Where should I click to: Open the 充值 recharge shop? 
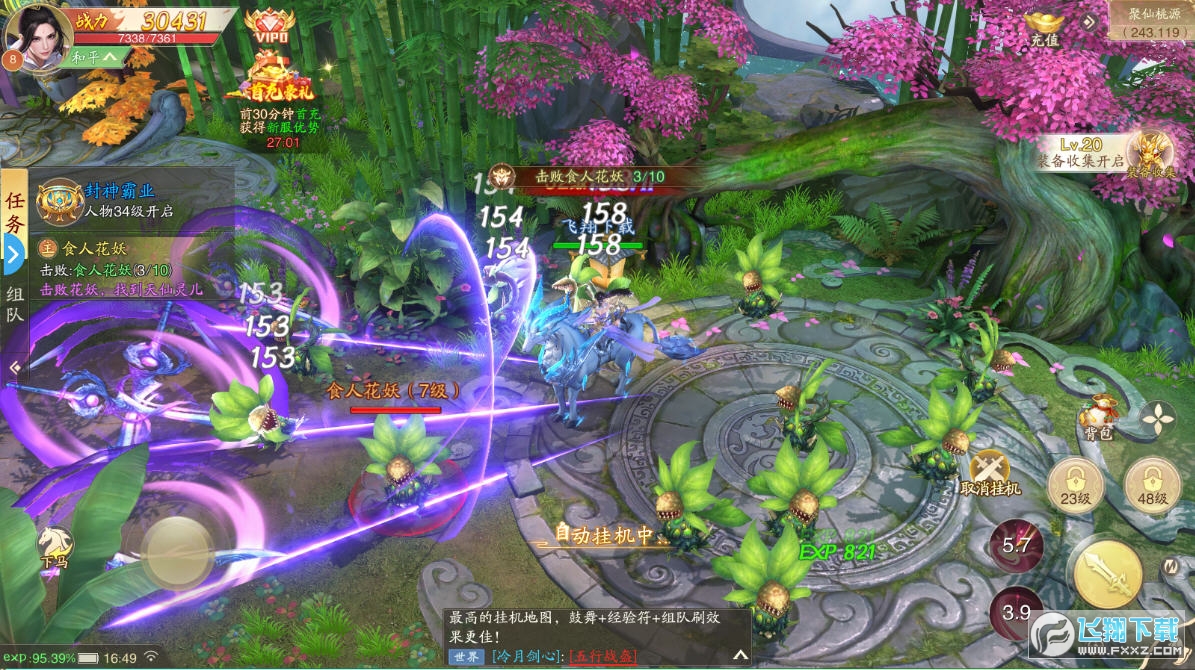(1043, 27)
